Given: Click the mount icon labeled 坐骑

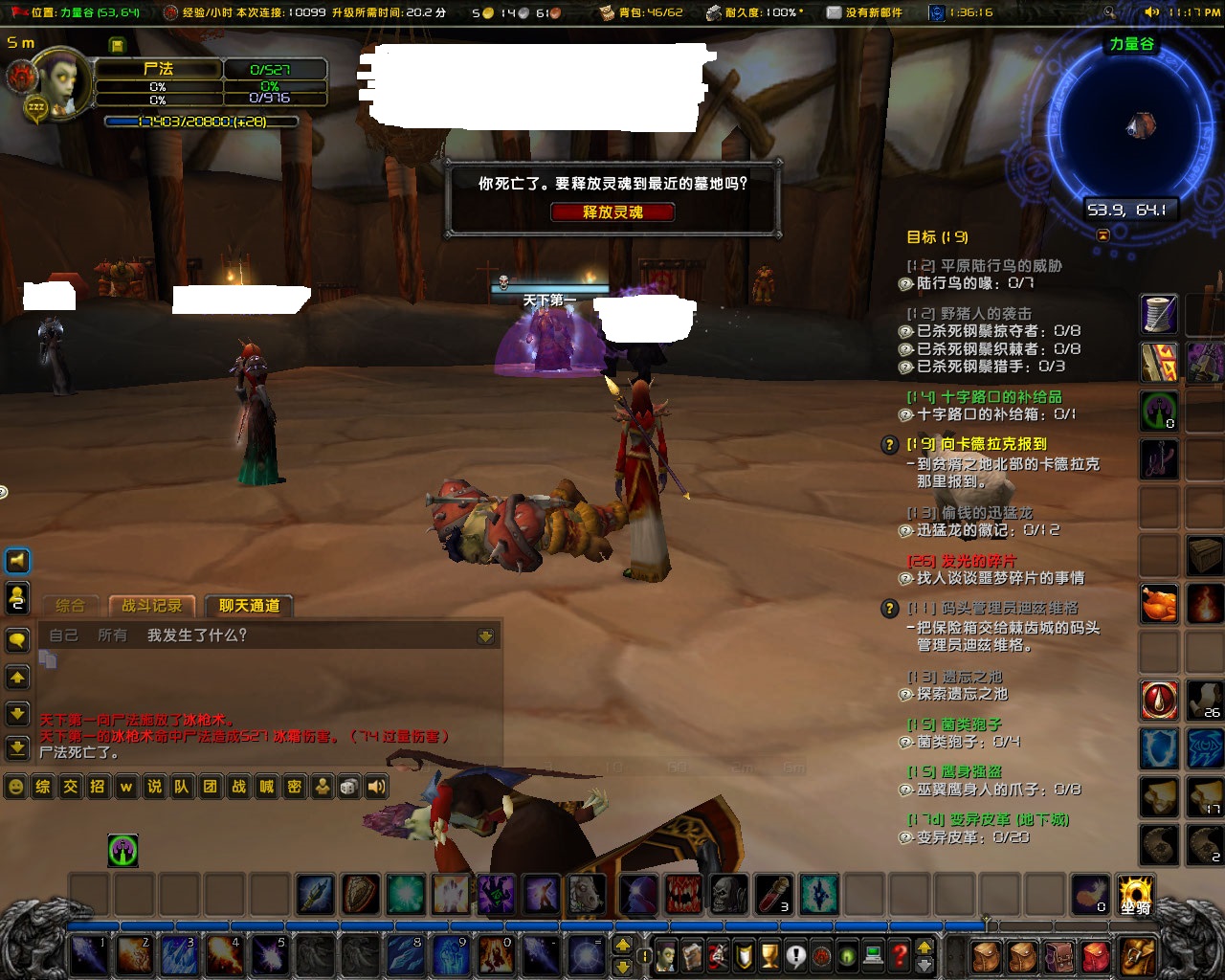Looking at the screenshot, I should [x=1137, y=896].
